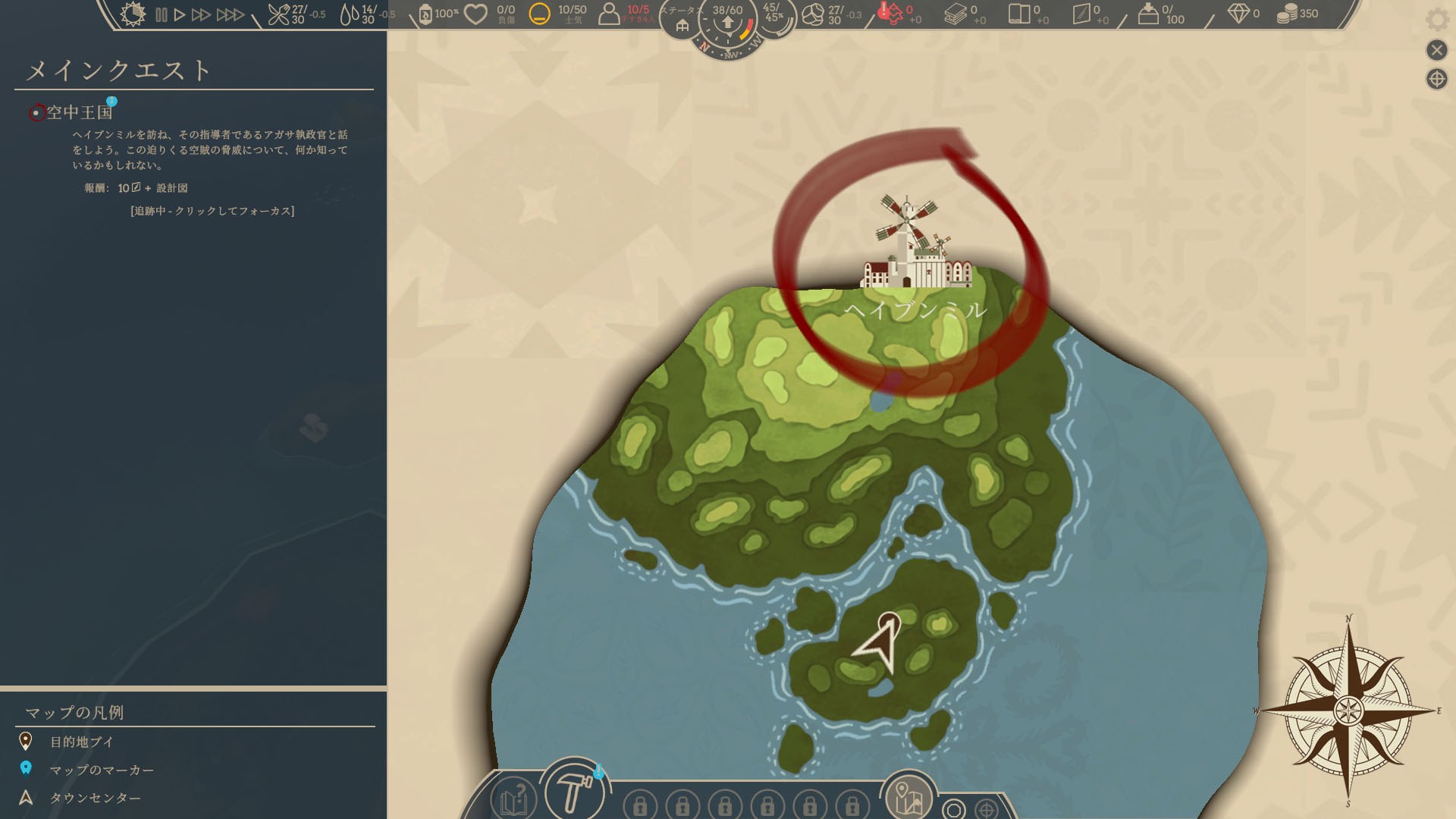Switch to double fast-forward speed

click(201, 14)
